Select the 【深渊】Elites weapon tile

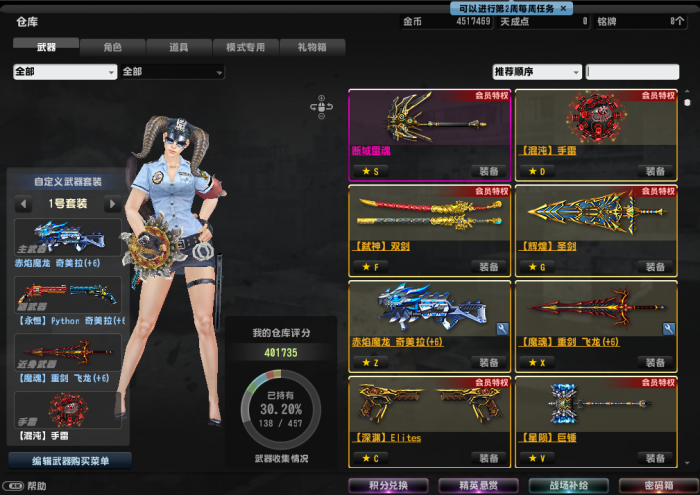tap(429, 415)
